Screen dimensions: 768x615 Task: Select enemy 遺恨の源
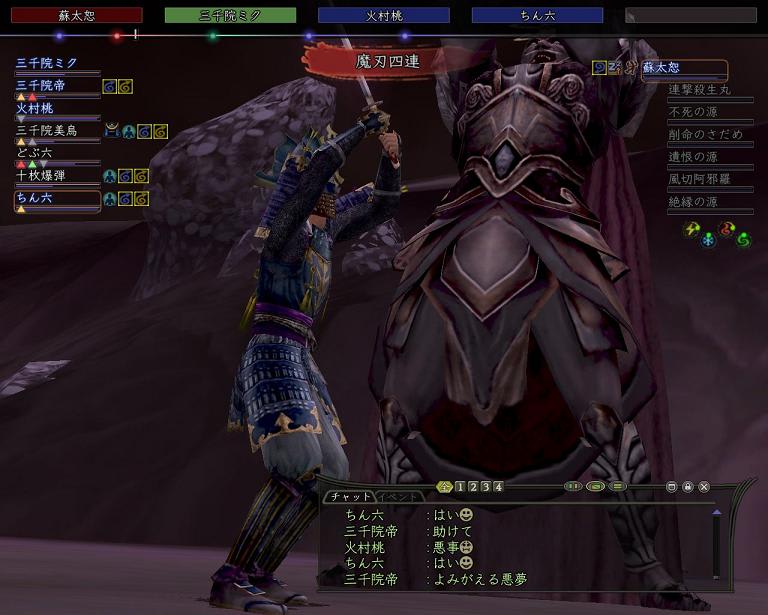pos(693,157)
